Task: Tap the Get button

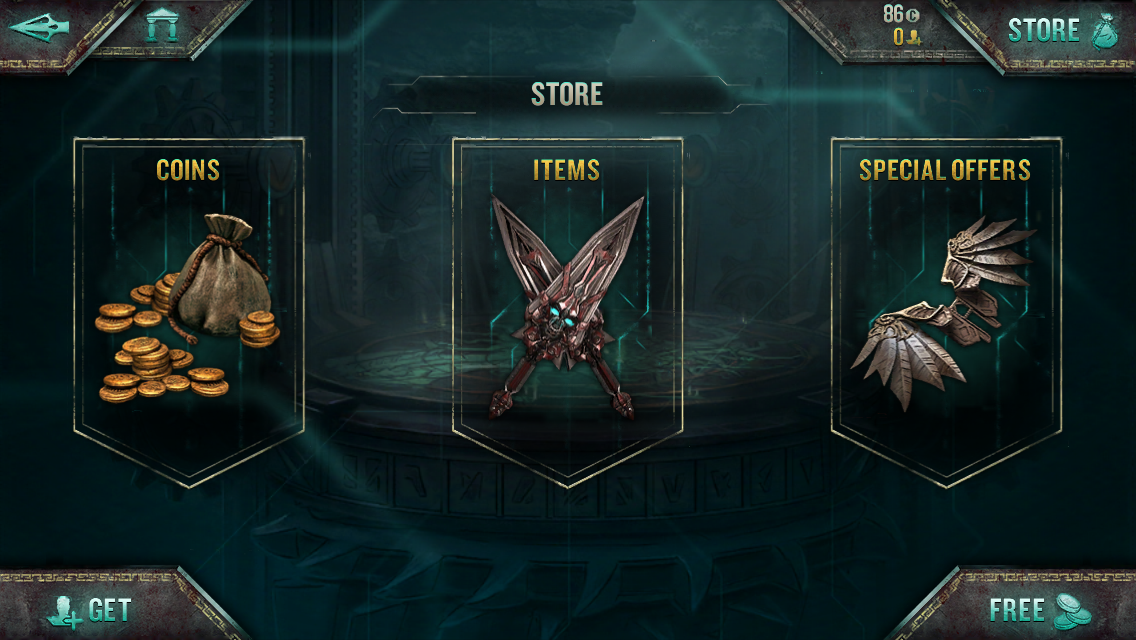Action: point(90,609)
